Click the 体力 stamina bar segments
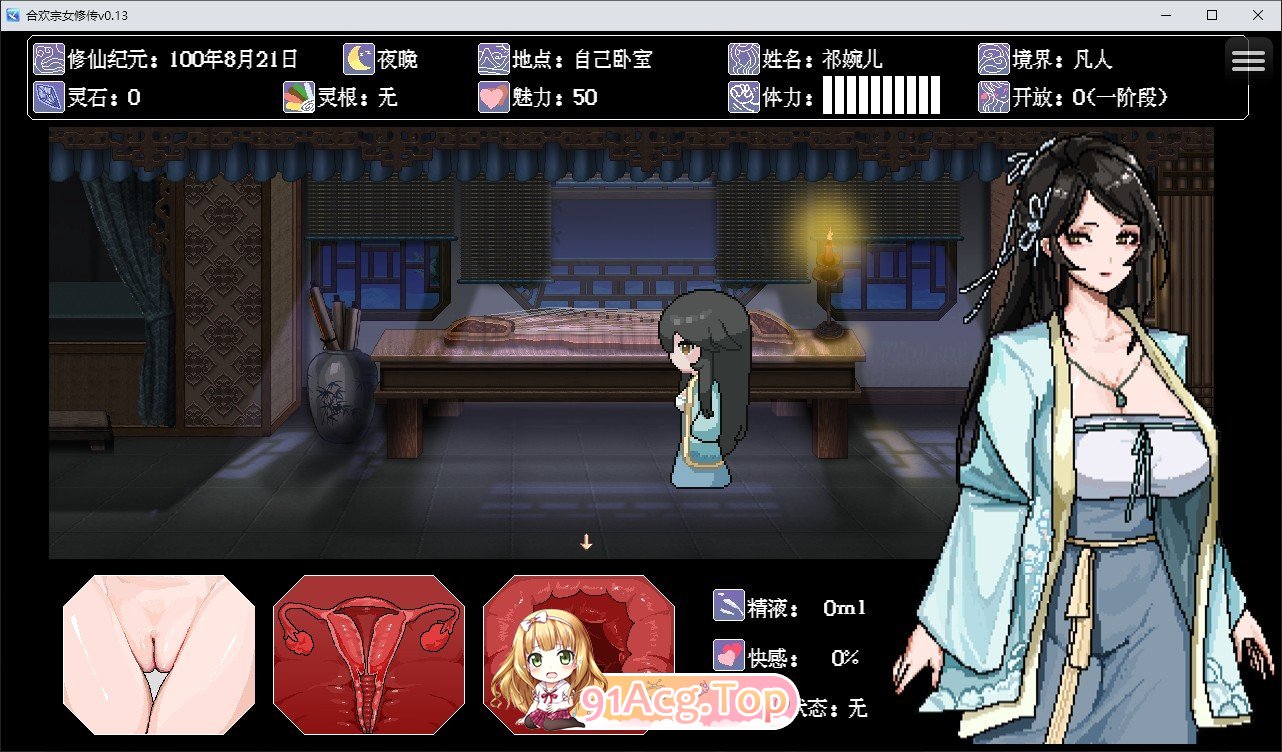The width and height of the screenshot is (1282, 752). tap(880, 97)
